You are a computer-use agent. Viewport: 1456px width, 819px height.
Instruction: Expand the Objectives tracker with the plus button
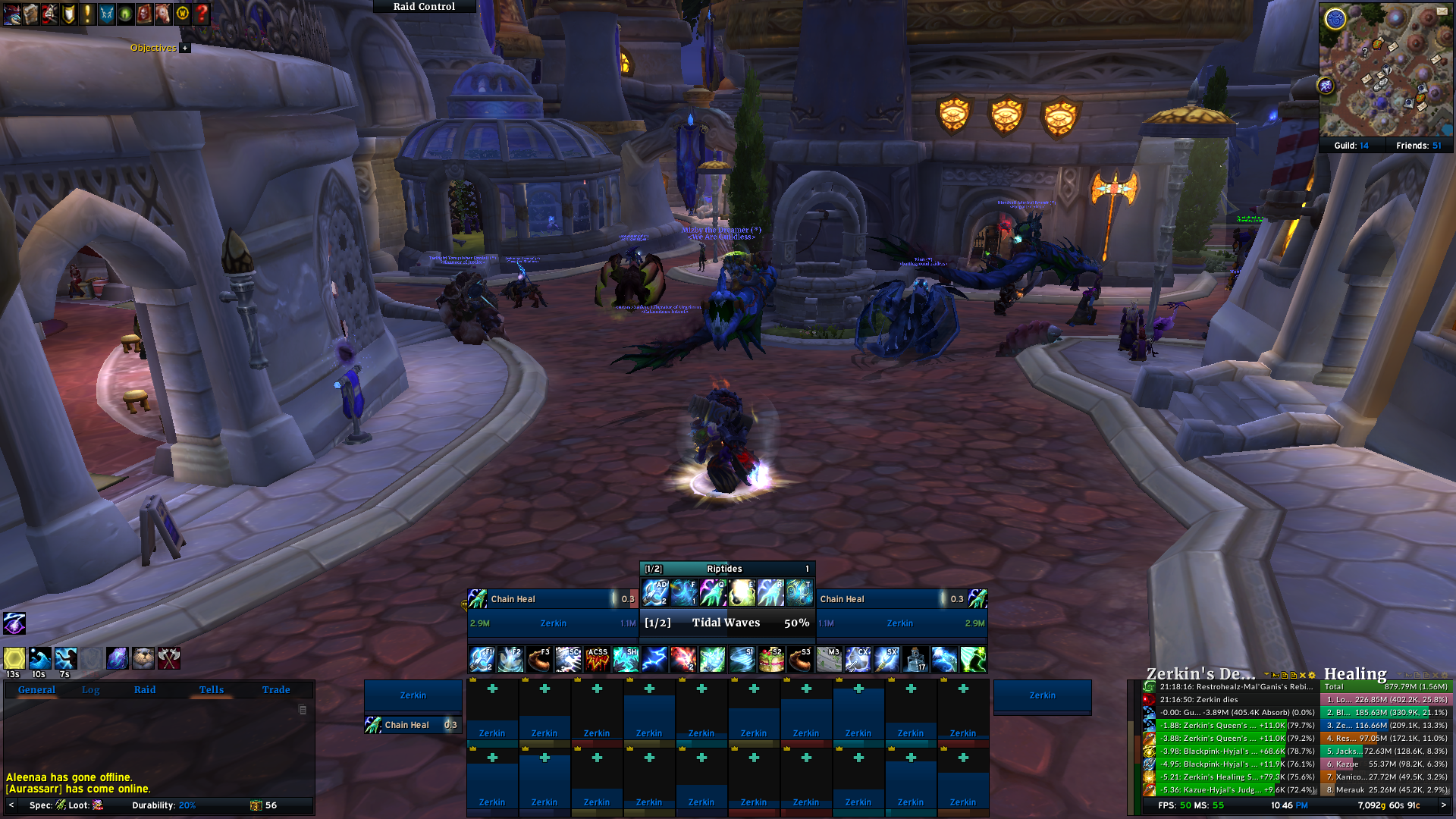tap(184, 47)
